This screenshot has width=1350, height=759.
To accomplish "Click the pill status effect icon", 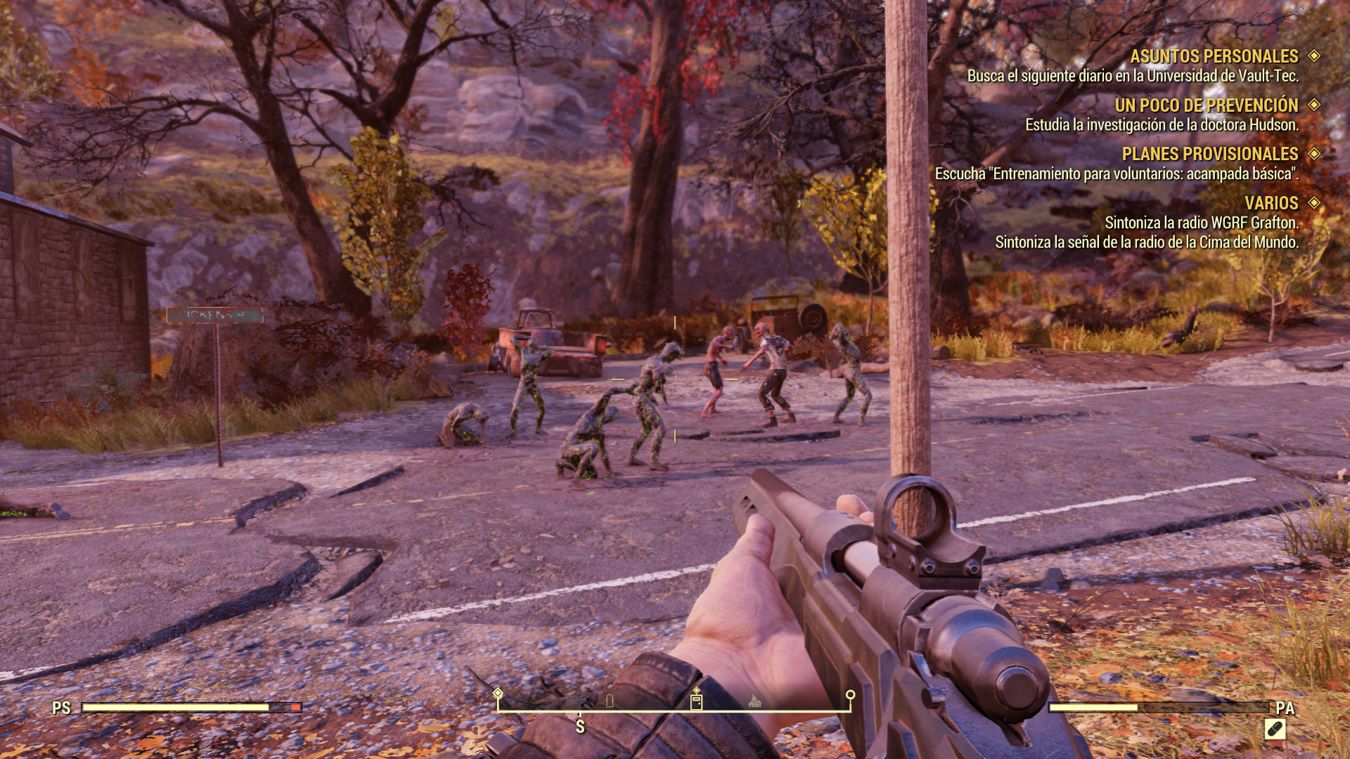I will click(1274, 731).
